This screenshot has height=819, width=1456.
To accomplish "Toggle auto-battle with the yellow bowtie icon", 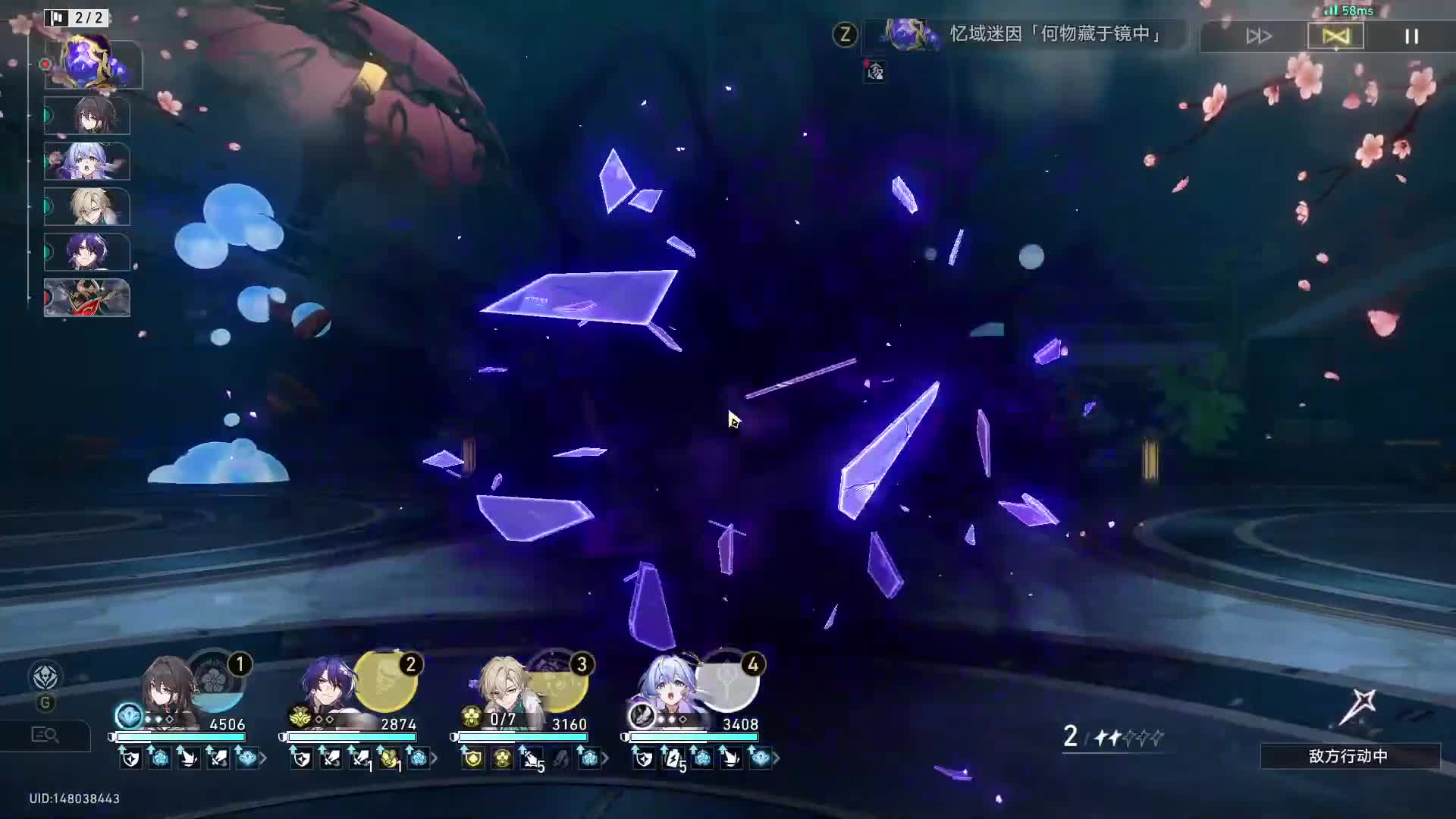I will [x=1335, y=35].
